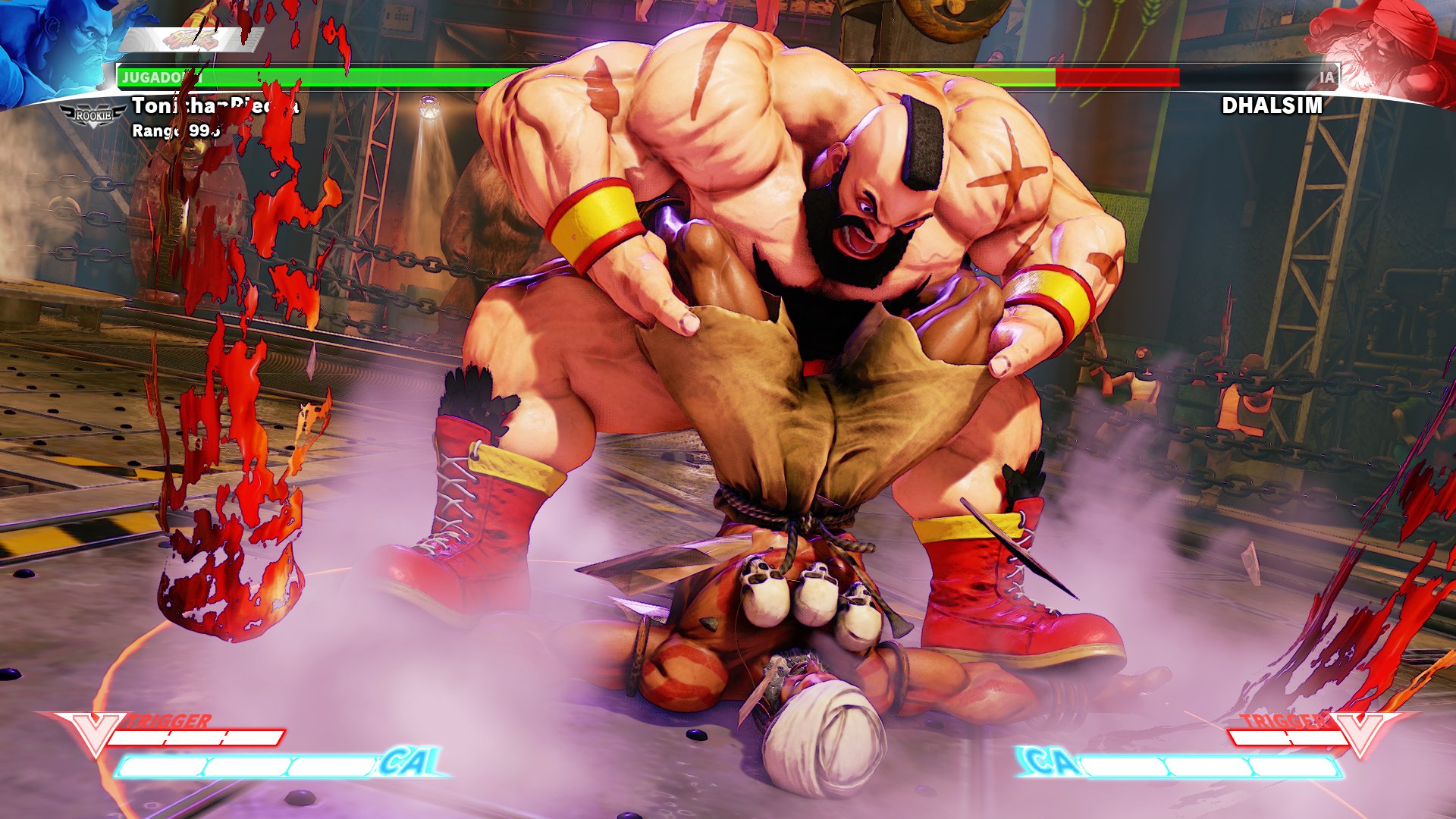Select the Rookie rank badge
Viewport: 1456px width, 819px height.
pyautogui.click(x=93, y=115)
